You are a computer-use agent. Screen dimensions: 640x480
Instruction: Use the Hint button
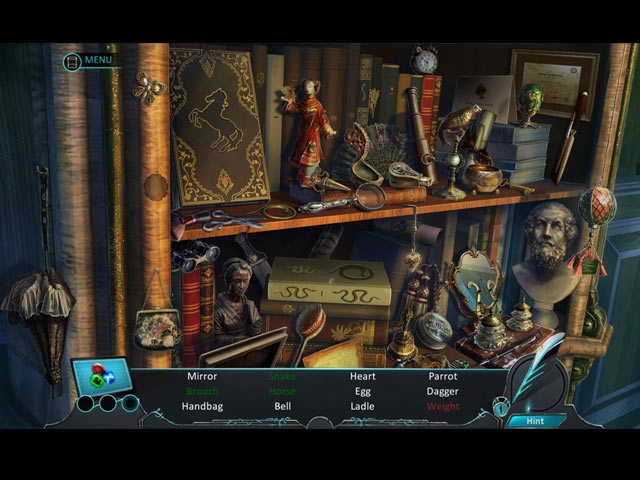pyautogui.click(x=535, y=421)
